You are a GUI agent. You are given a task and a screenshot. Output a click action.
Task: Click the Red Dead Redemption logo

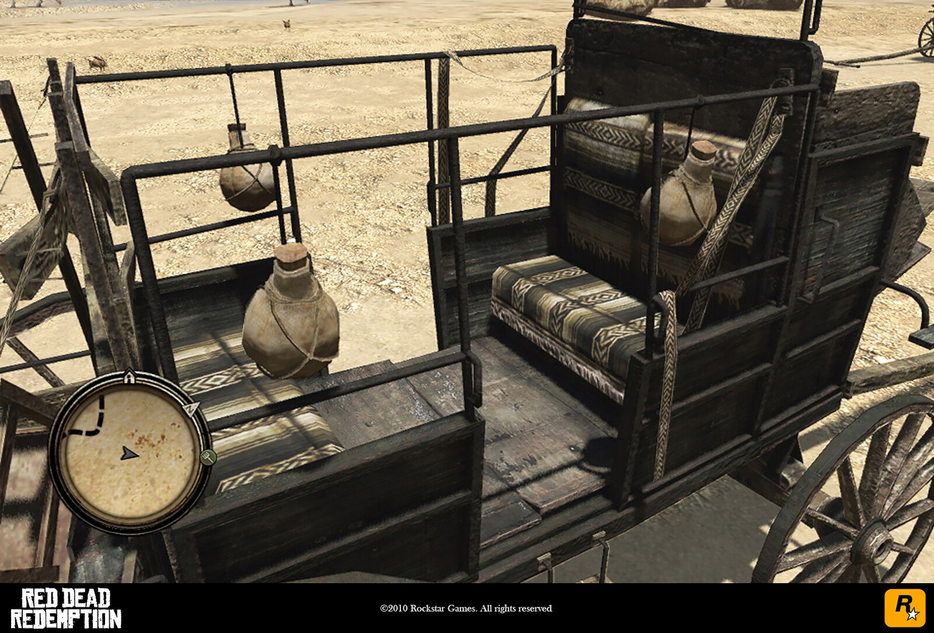click(66, 608)
